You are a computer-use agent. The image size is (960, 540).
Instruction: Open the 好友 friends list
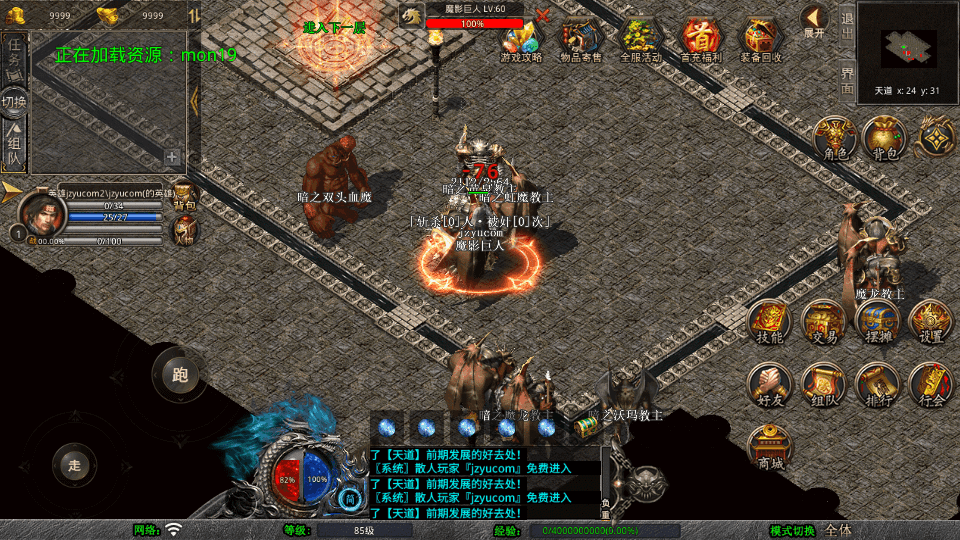pyautogui.click(x=769, y=385)
